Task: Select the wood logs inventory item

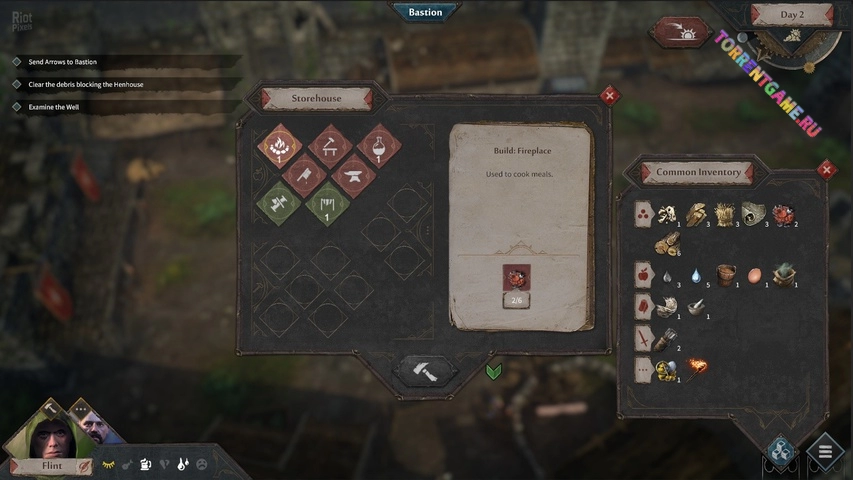Action: 668,243
